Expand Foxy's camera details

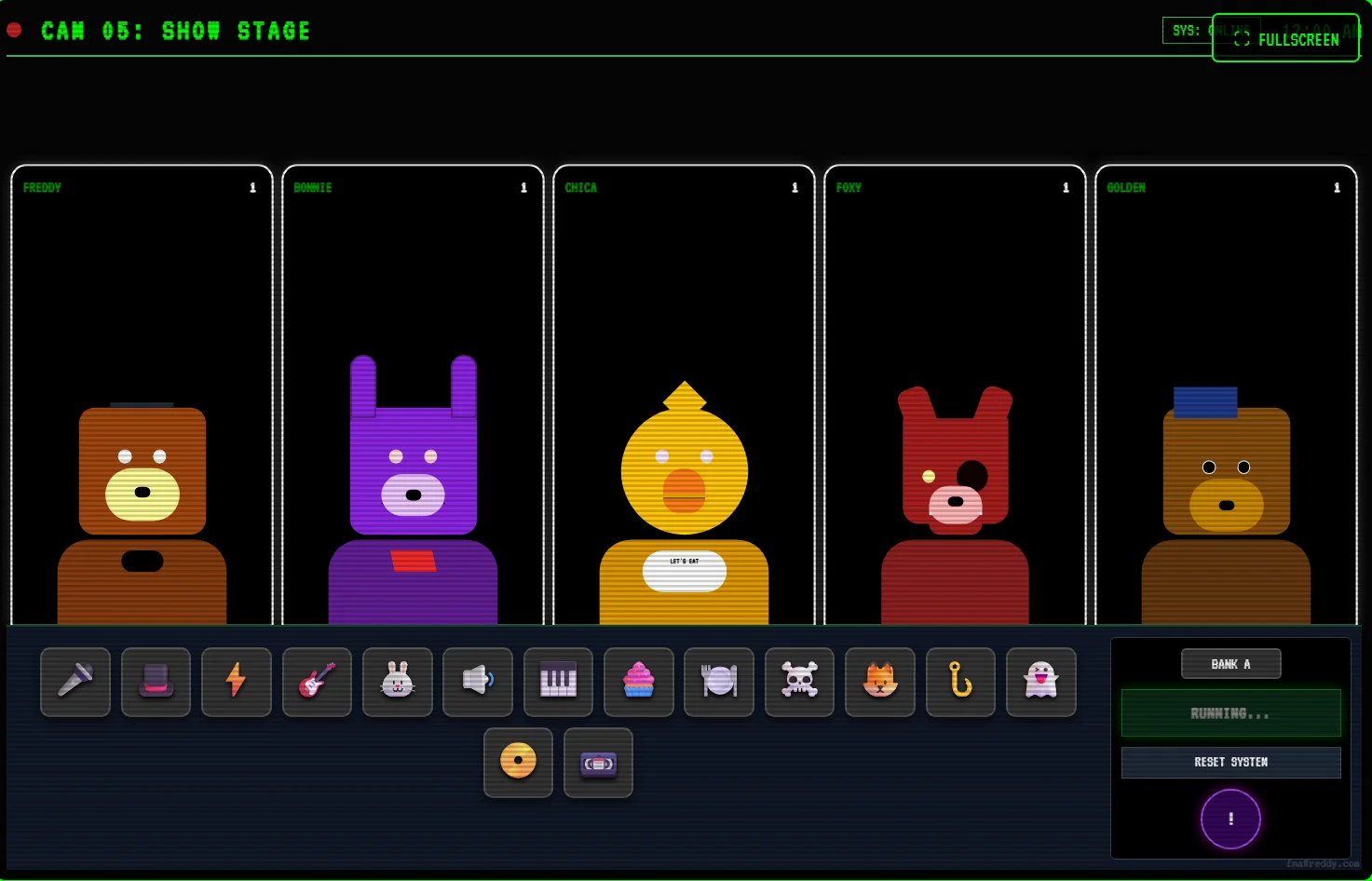click(x=1066, y=187)
